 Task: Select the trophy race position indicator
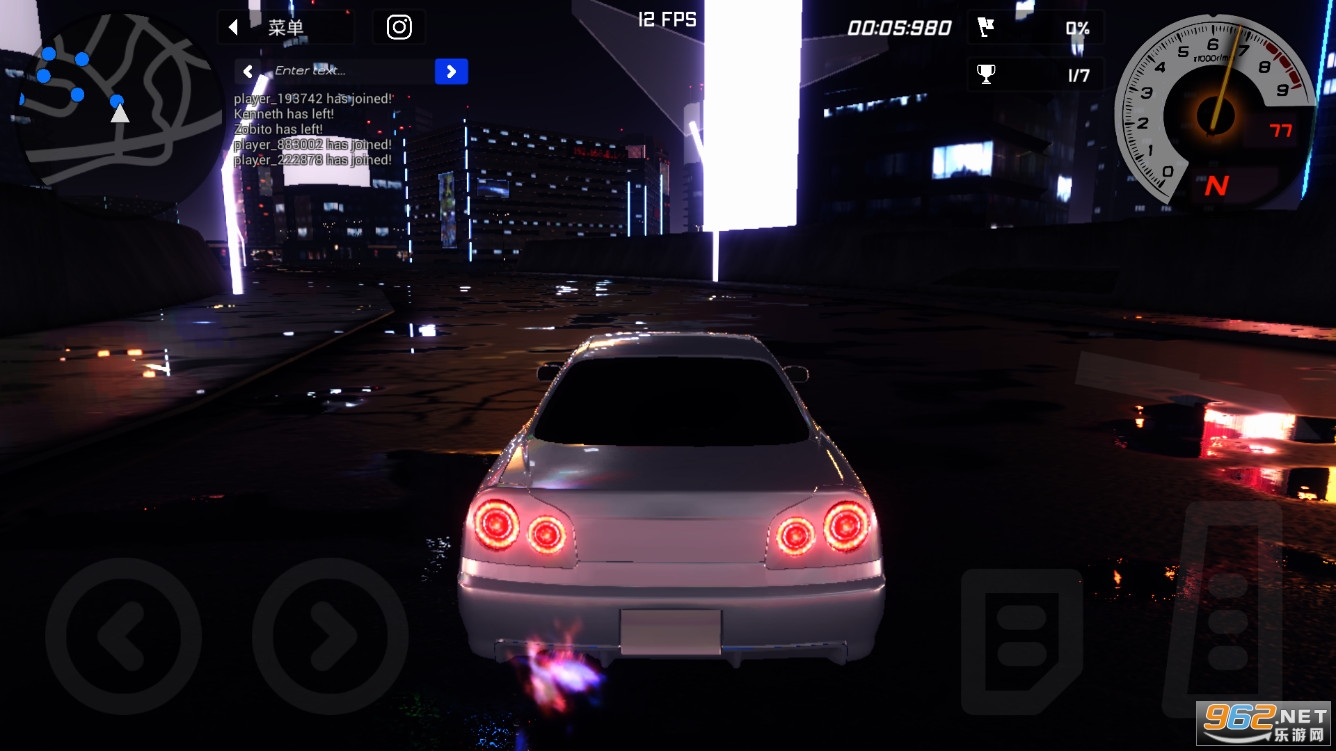click(1035, 74)
